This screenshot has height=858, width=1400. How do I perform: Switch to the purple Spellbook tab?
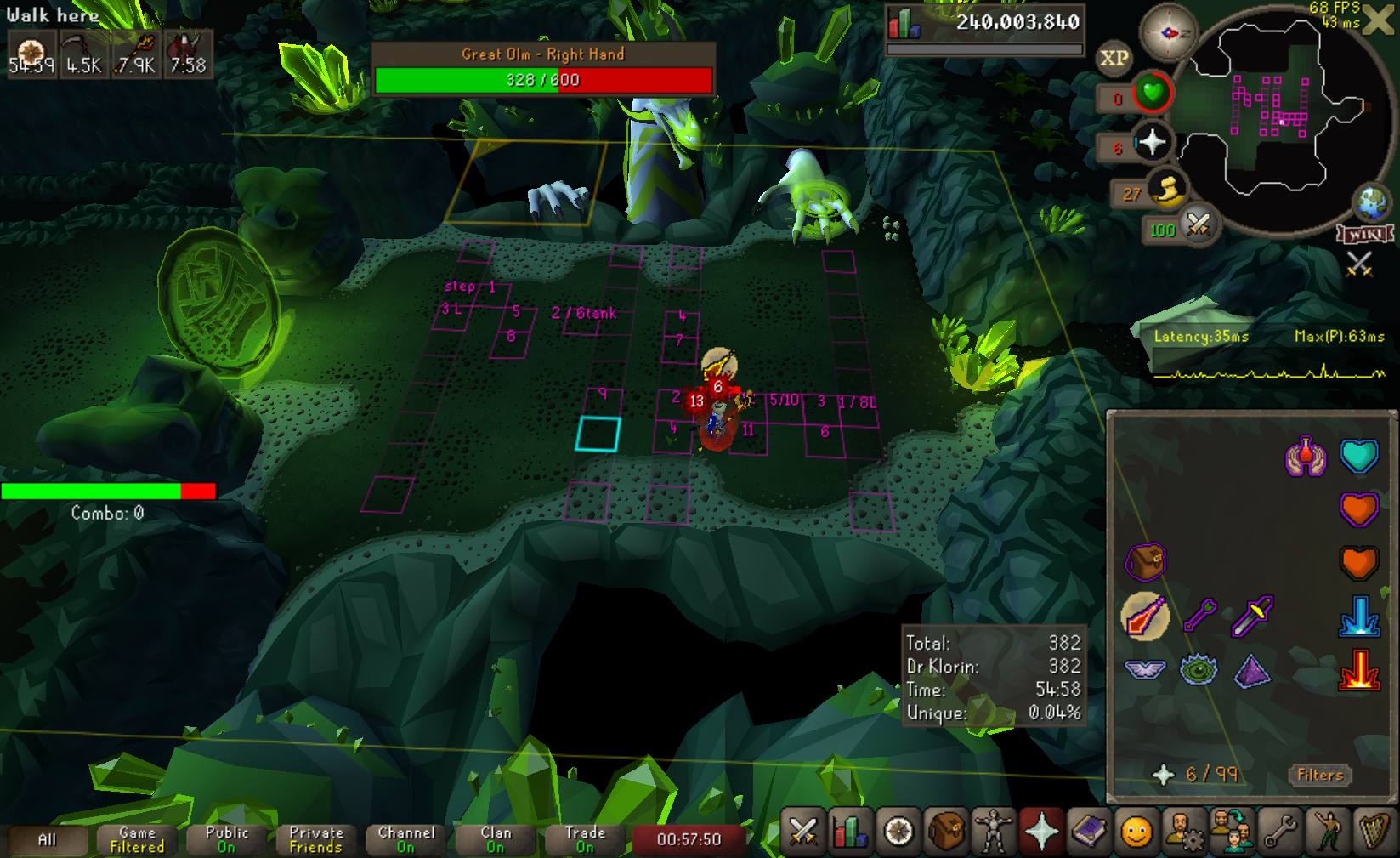[1089, 831]
